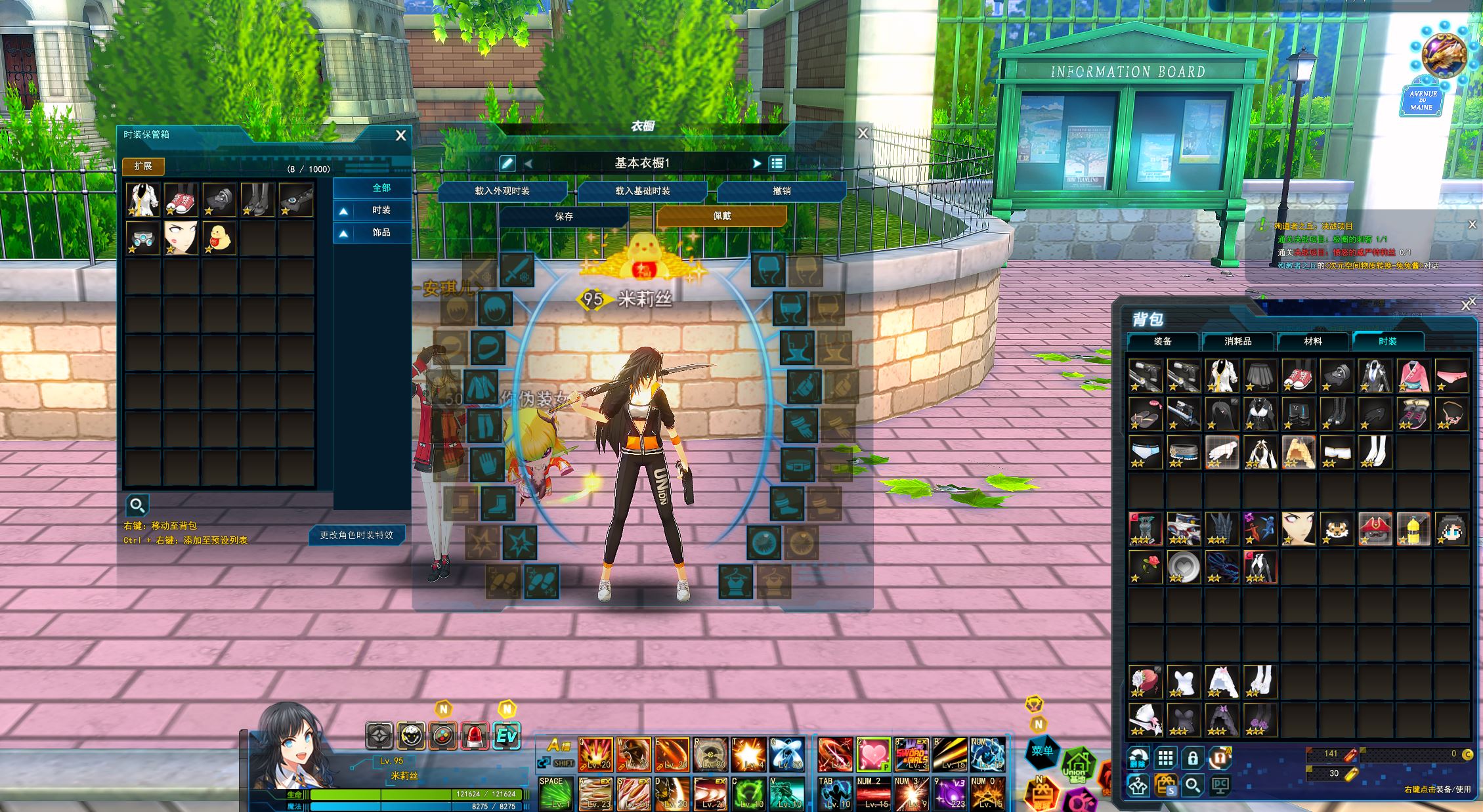Open the 材料 backpack tab

1312,341
